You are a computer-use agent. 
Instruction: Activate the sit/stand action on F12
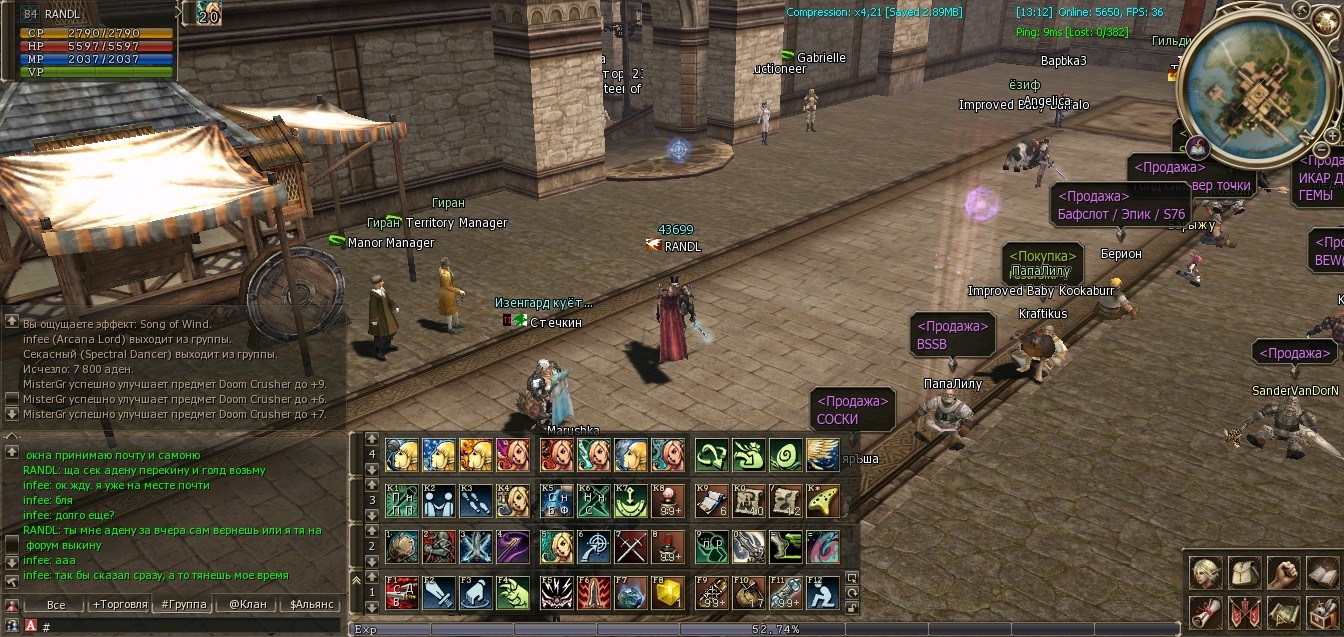pyautogui.click(x=822, y=593)
